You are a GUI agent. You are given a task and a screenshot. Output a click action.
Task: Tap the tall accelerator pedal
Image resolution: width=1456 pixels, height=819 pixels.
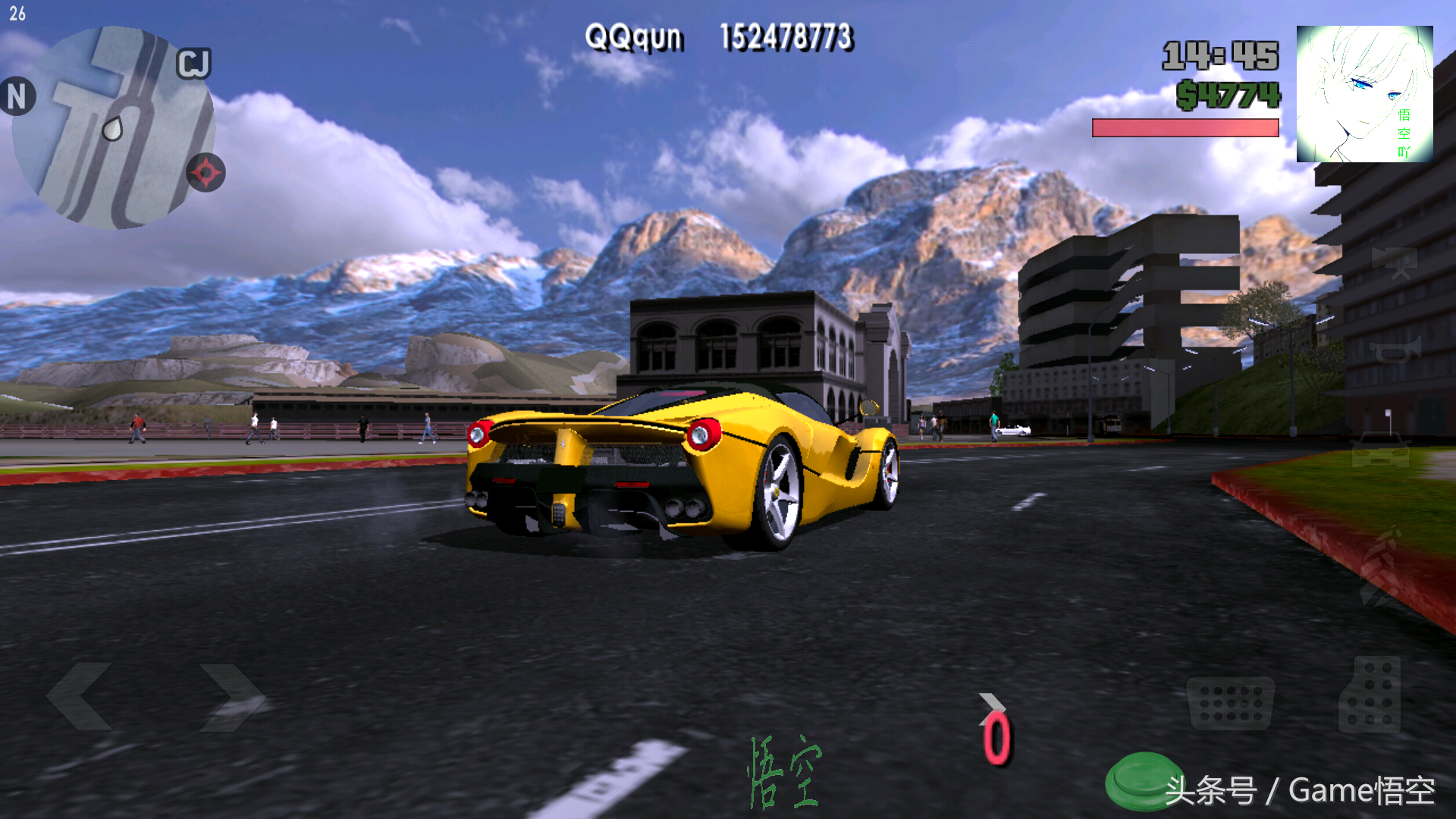click(x=1370, y=695)
